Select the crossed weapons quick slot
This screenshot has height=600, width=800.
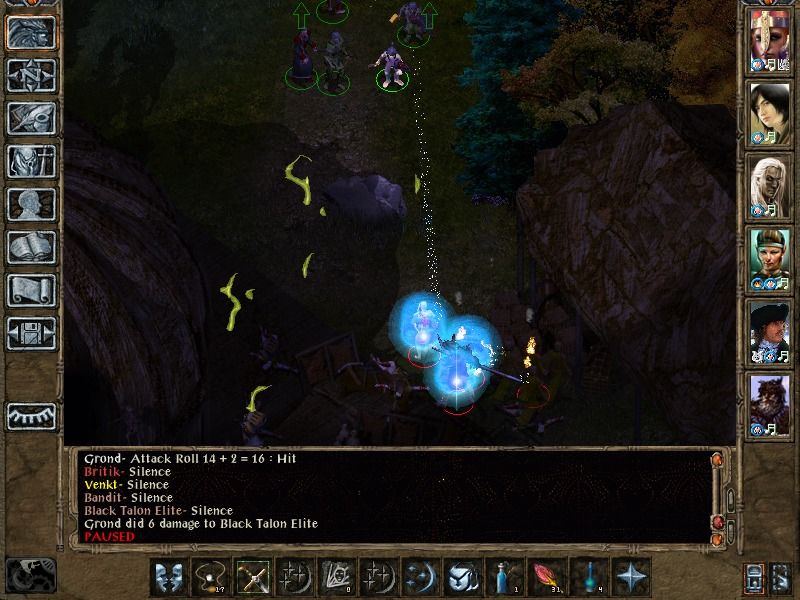tap(253, 577)
